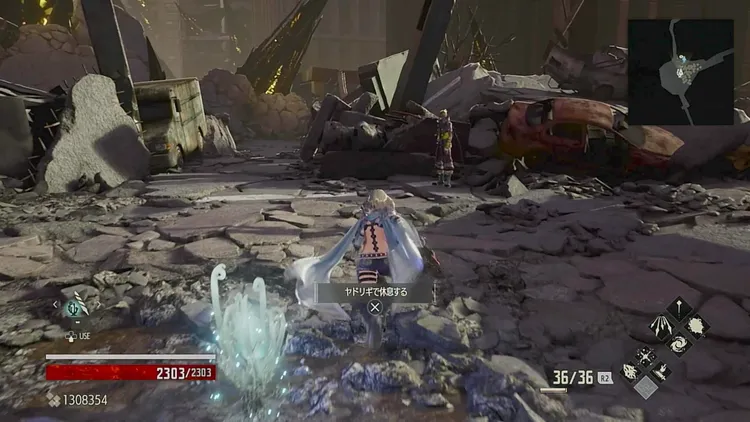Viewport: 750px width, 422px height.
Task: Select the quick-use item icon
Action: tap(75, 308)
